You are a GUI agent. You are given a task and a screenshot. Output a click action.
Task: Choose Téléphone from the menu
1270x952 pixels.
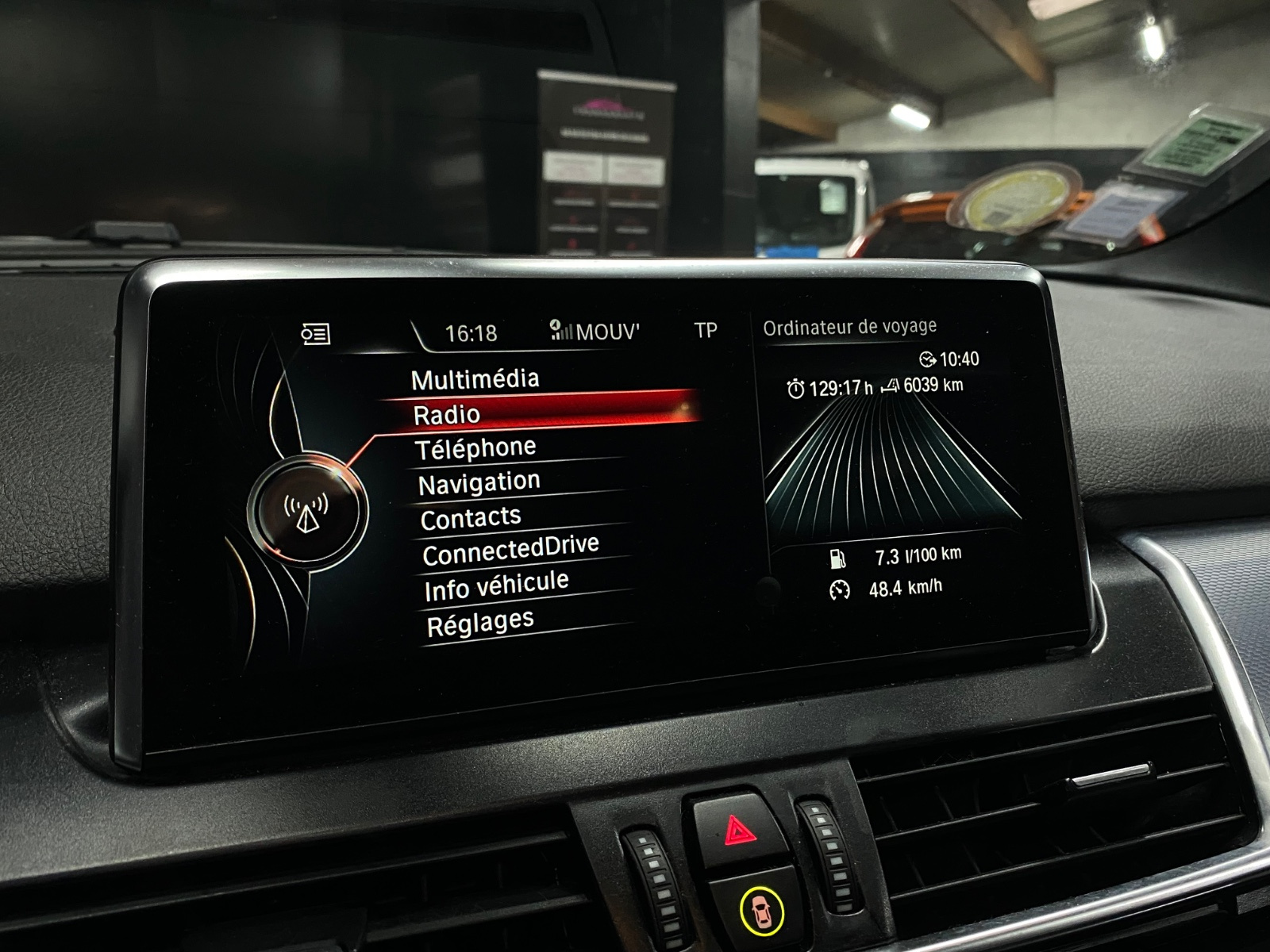coord(475,449)
